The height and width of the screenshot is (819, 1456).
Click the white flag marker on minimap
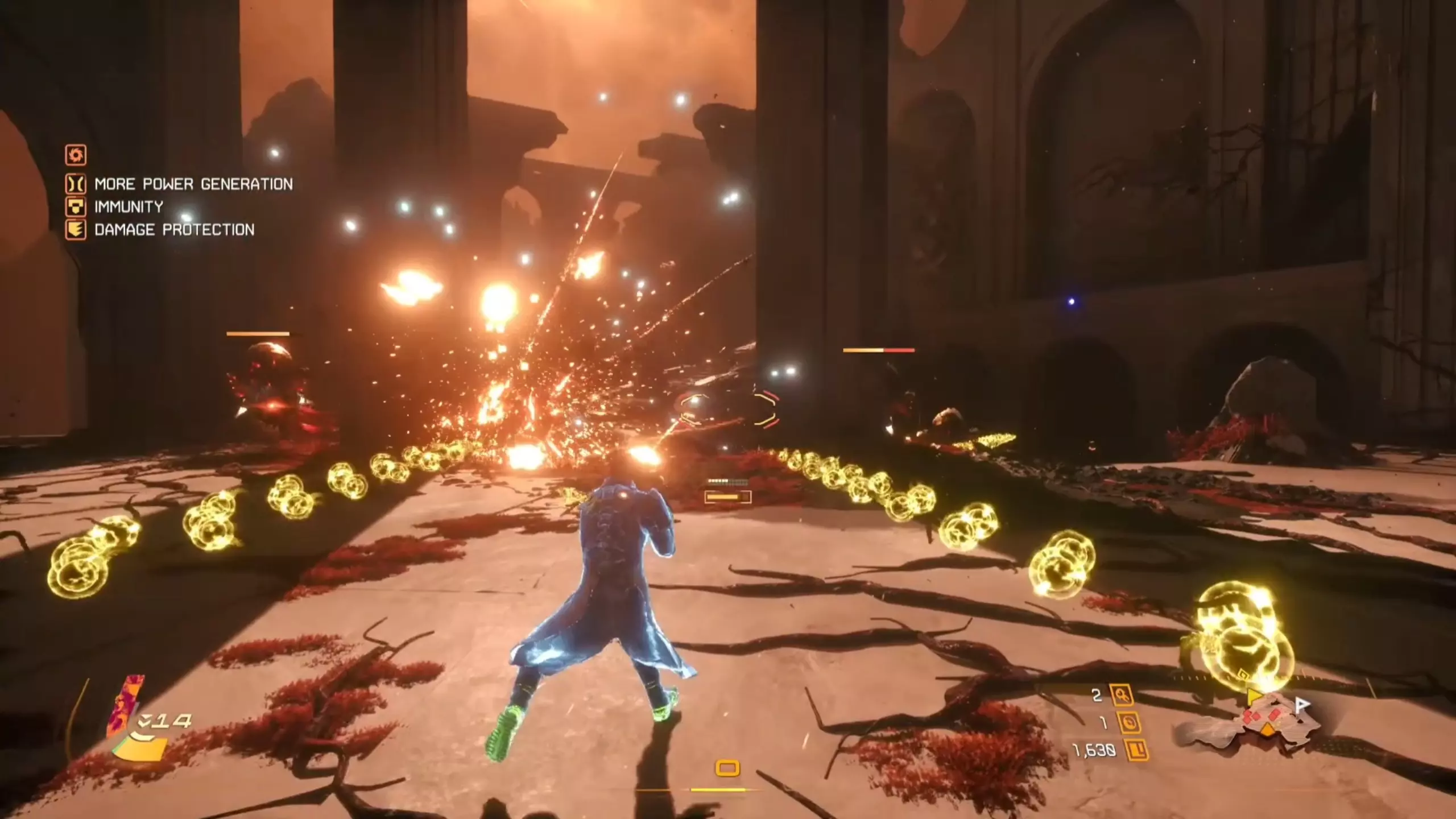coord(1302,705)
